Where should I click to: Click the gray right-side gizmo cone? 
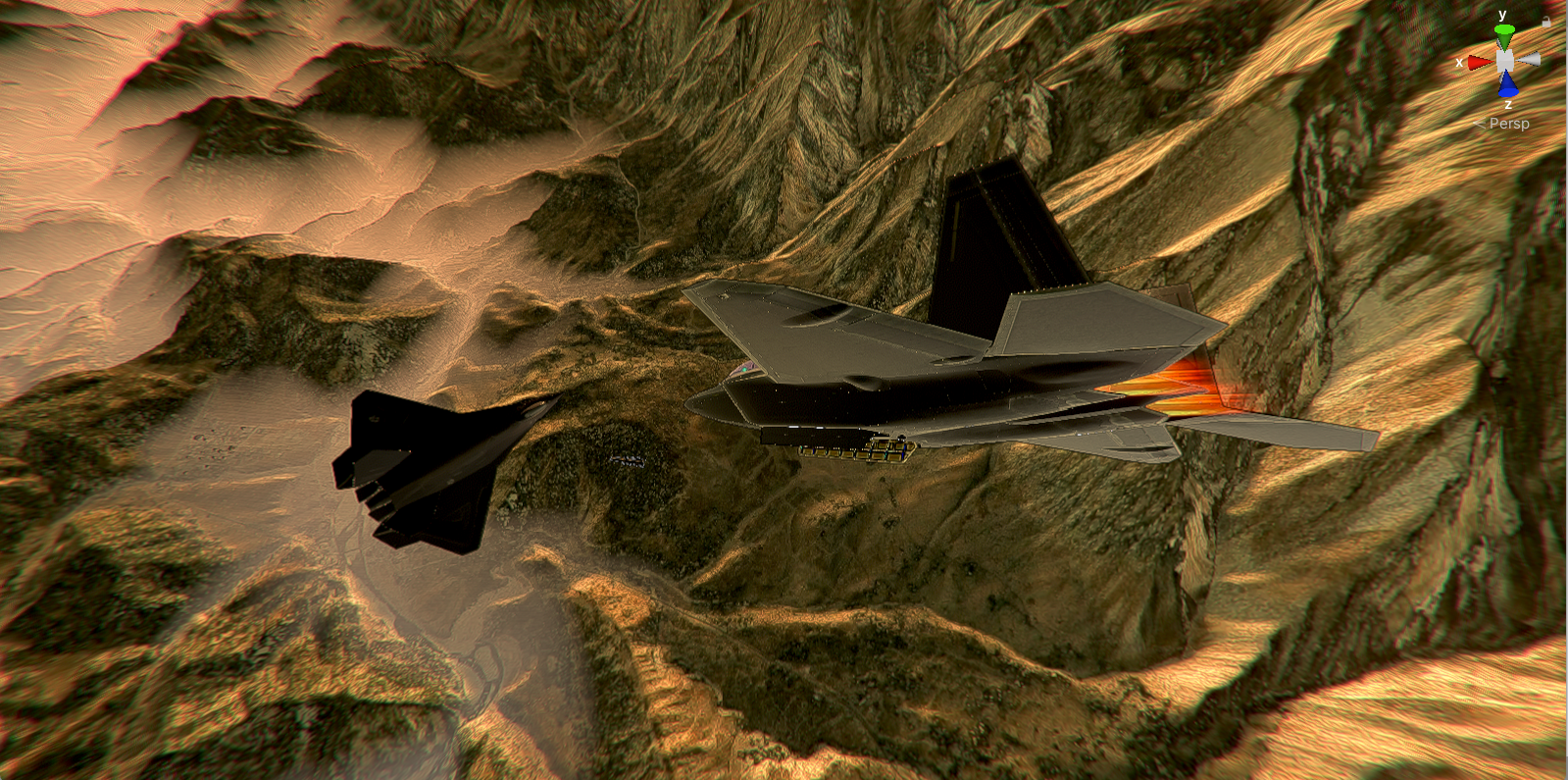click(x=1530, y=60)
